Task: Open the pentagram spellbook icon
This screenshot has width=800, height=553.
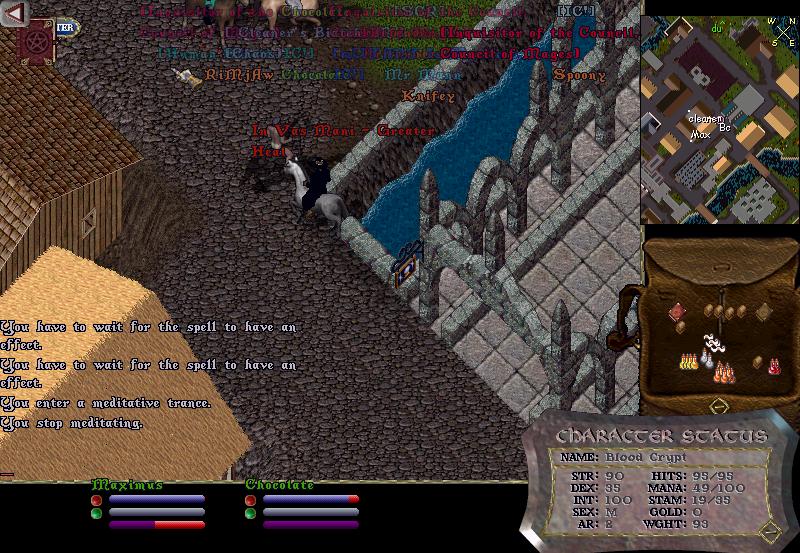Action: pos(39,41)
